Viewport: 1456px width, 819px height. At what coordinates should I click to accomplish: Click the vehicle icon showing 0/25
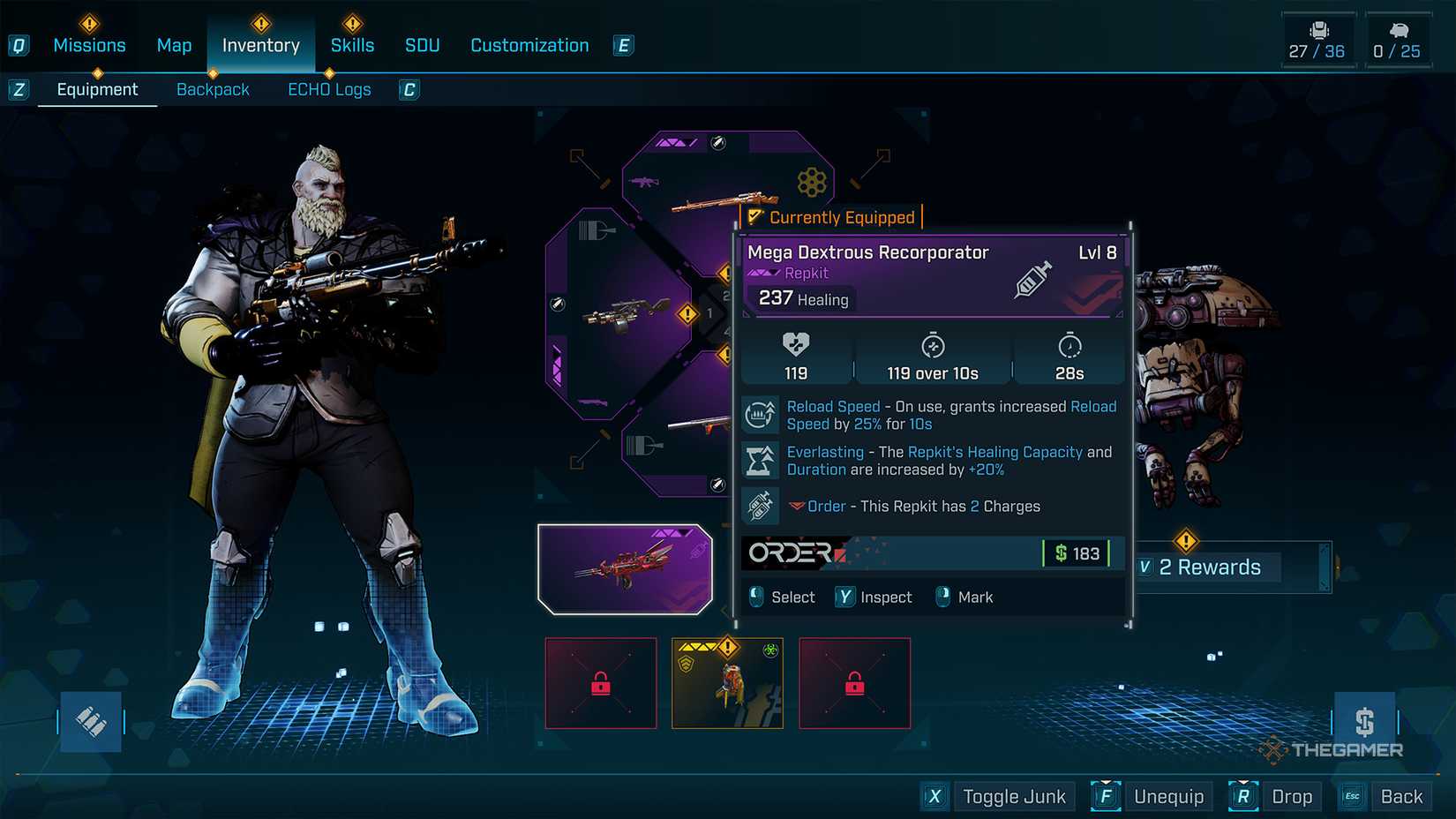click(1400, 27)
